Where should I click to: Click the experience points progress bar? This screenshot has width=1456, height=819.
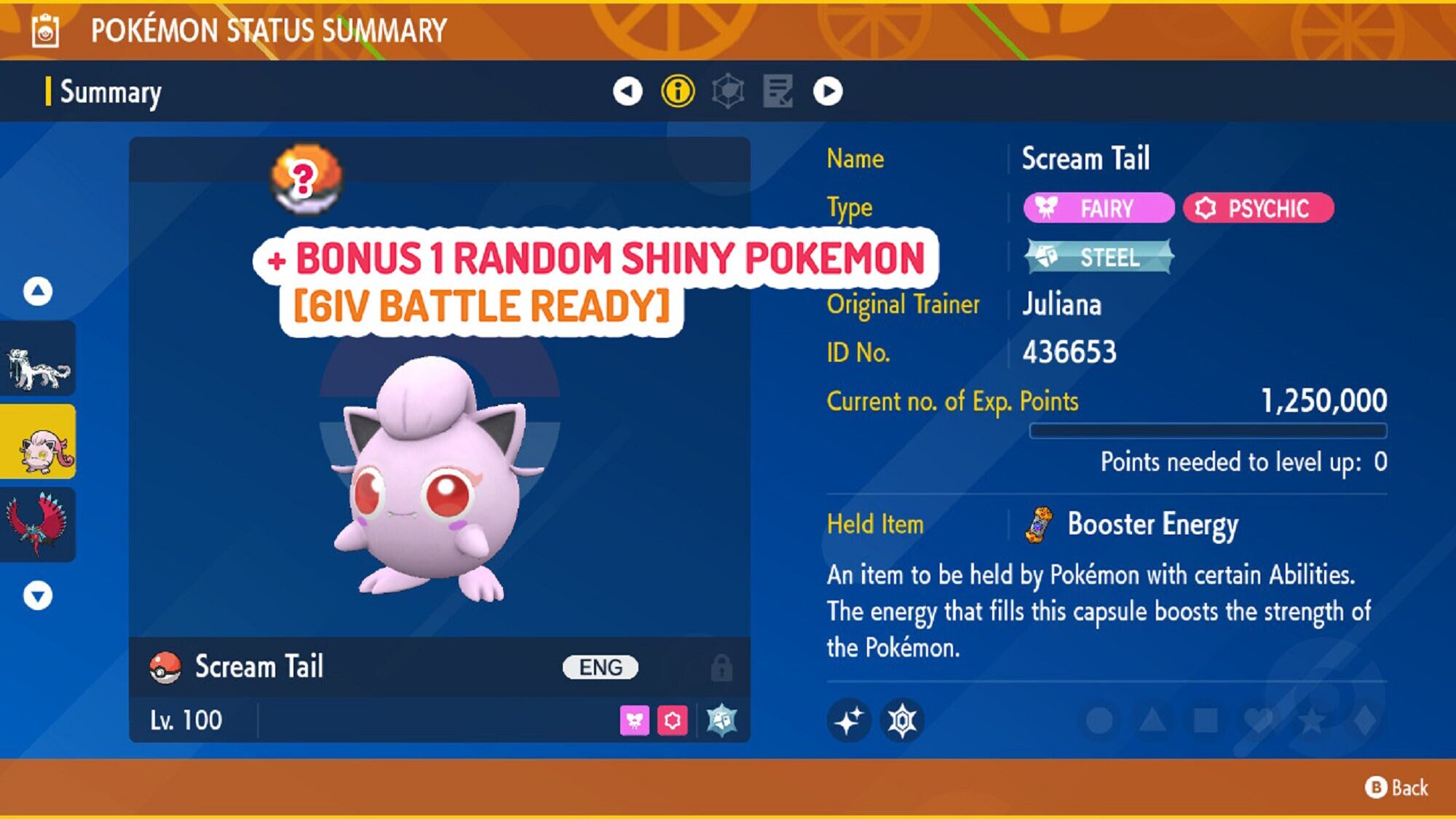point(1208,431)
